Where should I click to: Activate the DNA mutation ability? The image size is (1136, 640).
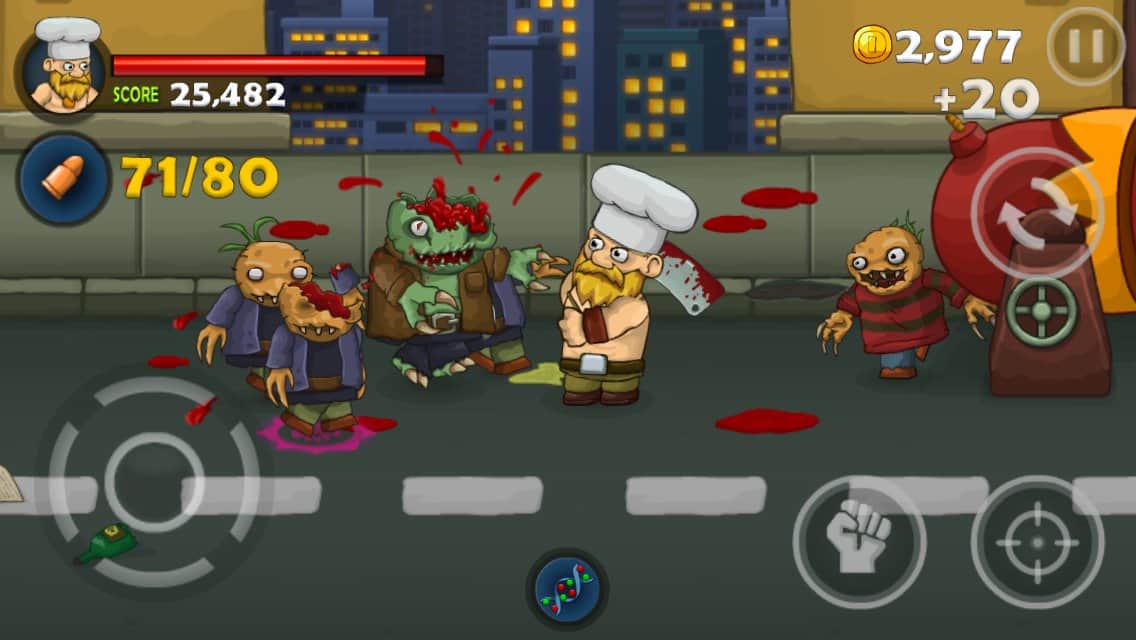[x=567, y=589]
